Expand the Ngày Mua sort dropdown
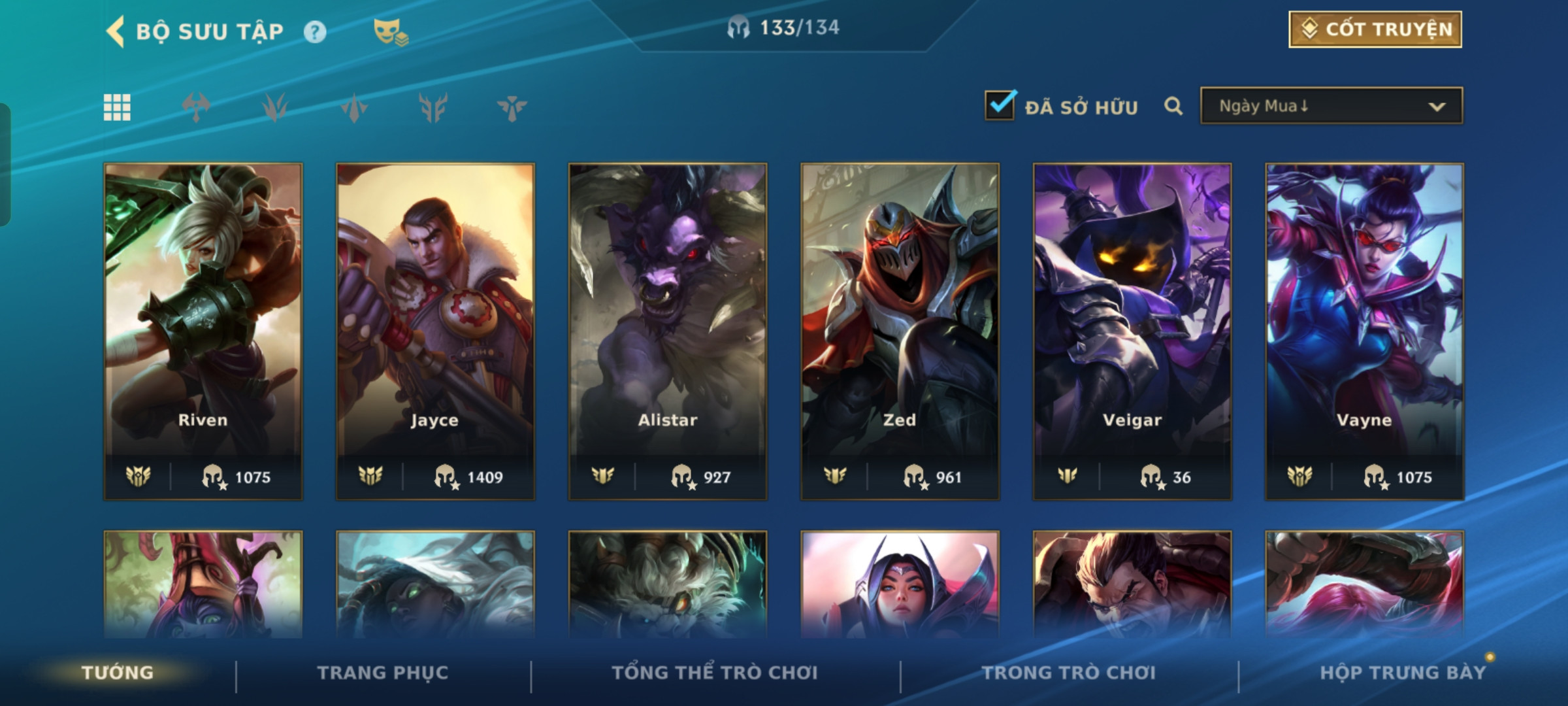The height and width of the screenshot is (706, 1568). [1331, 106]
